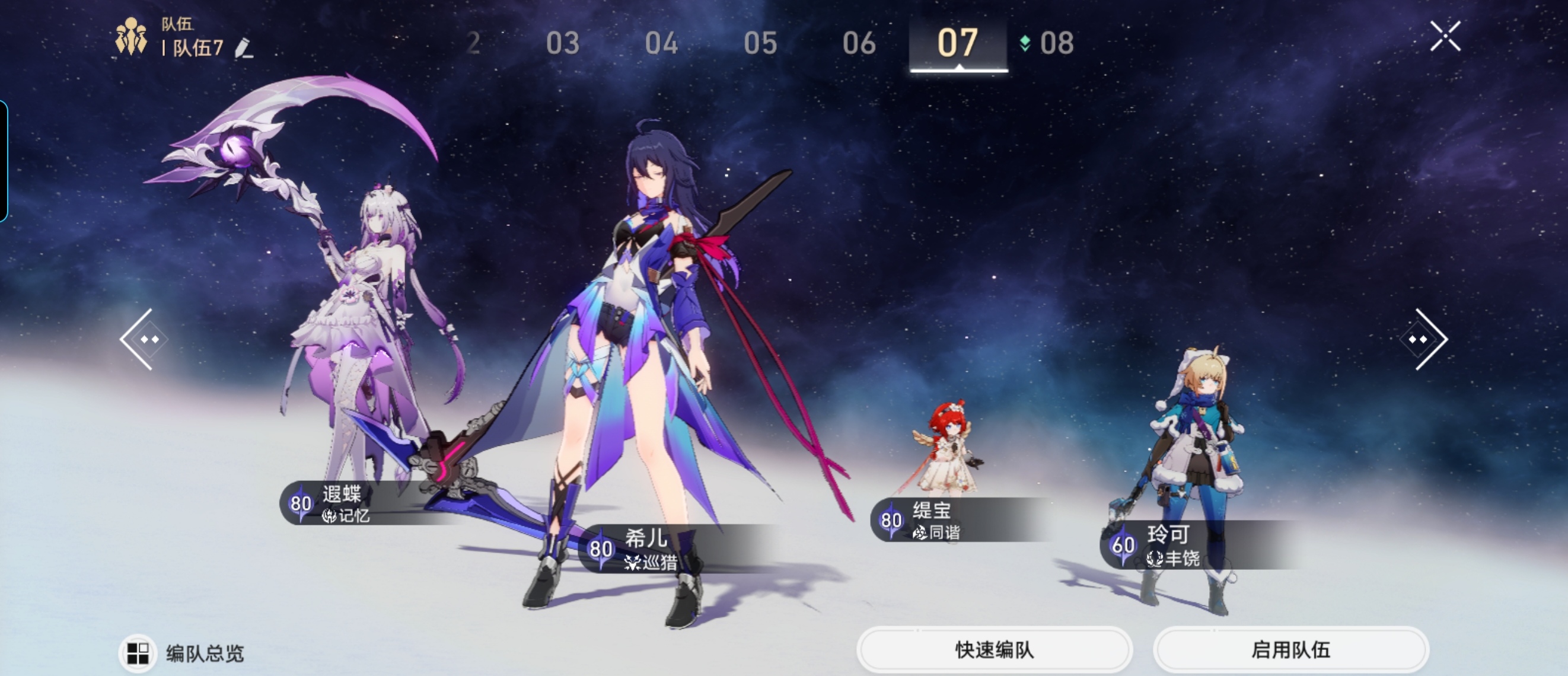1568x676 pixels.
Task: Click the 快速编队 quick team button
Action: coord(994,650)
